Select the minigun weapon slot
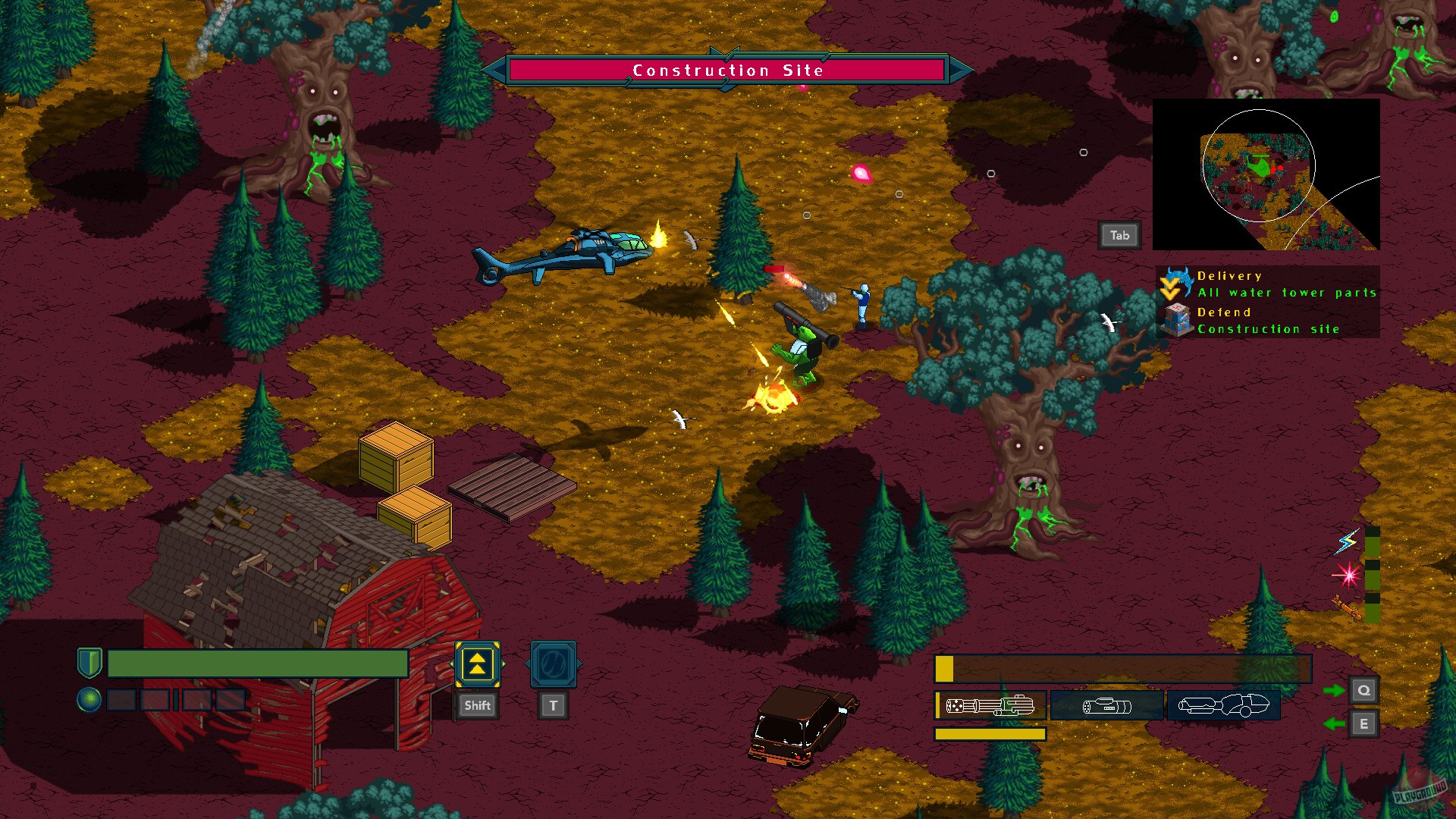Screen dimensions: 1456x819 click(990, 705)
